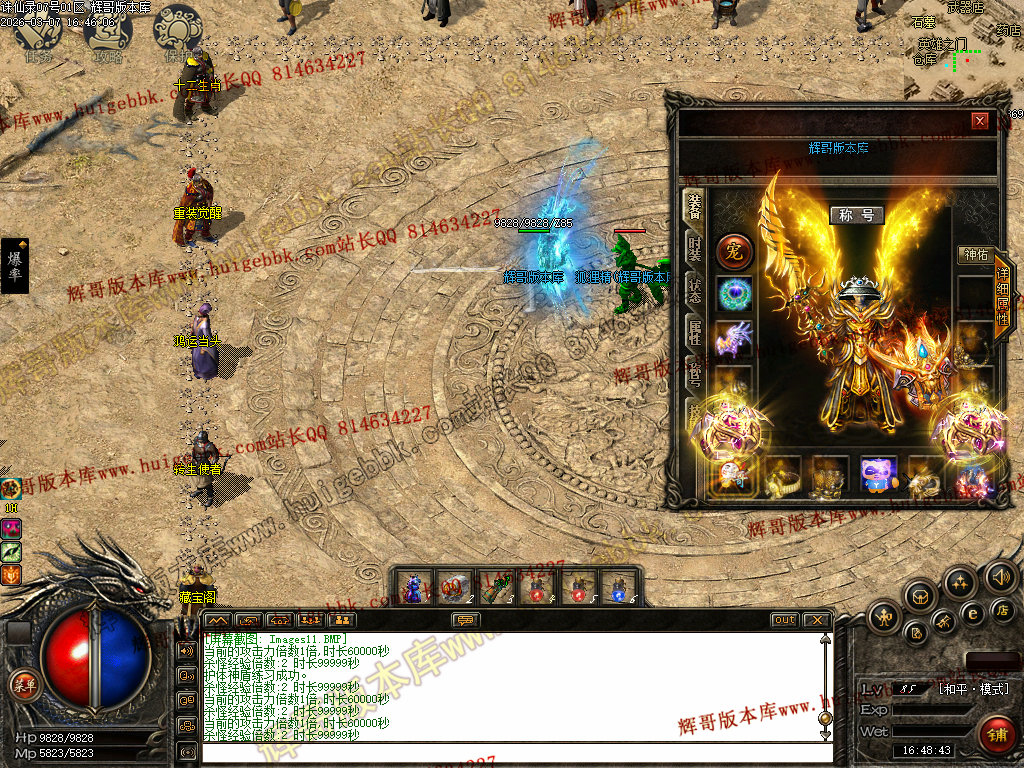Switch to the 时装 costume tab
The width and height of the screenshot is (1024, 768).
tap(694, 249)
